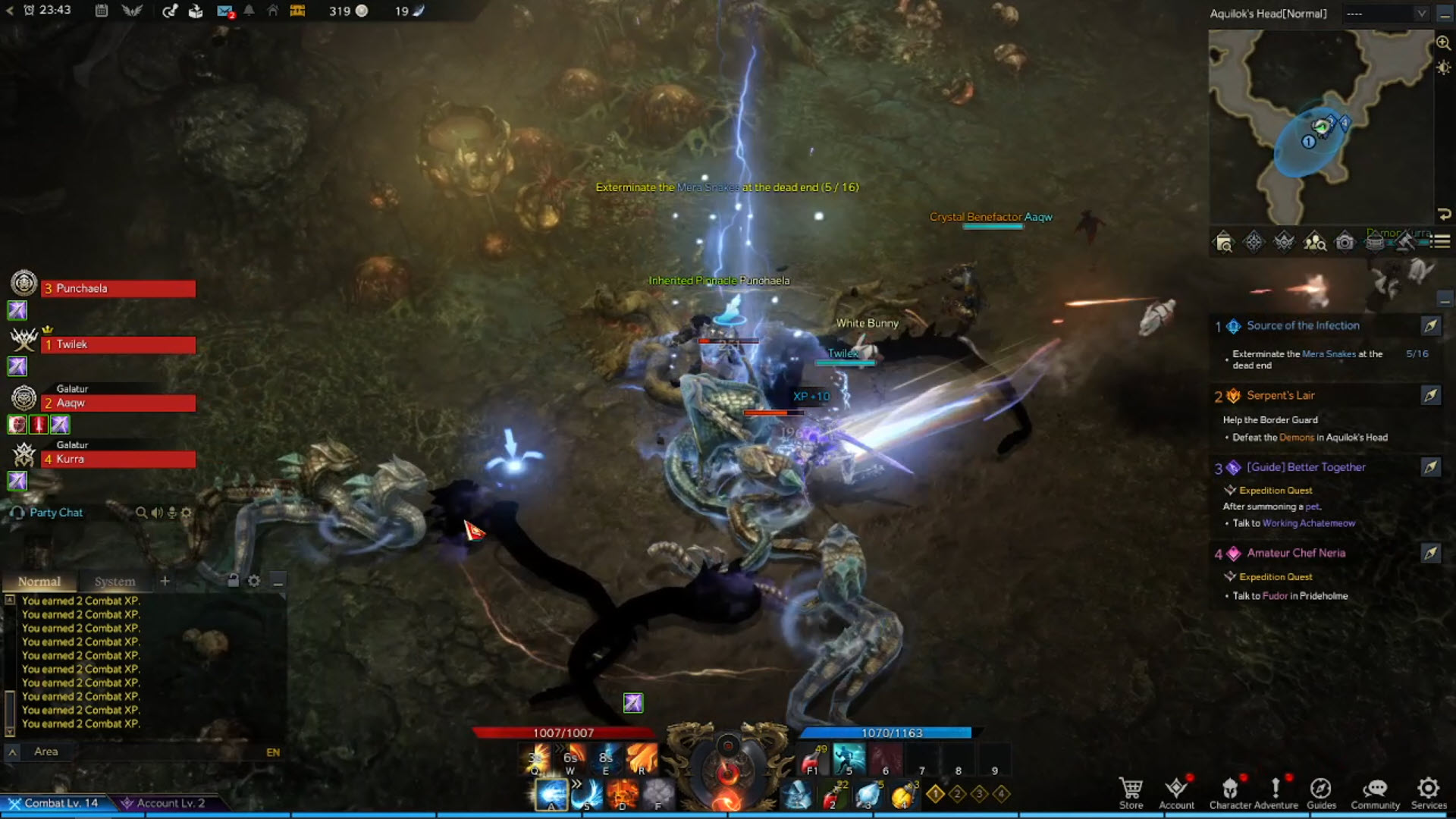Image resolution: width=1456 pixels, height=819 pixels.
Task: Open chat window settings gear
Action: 254,581
